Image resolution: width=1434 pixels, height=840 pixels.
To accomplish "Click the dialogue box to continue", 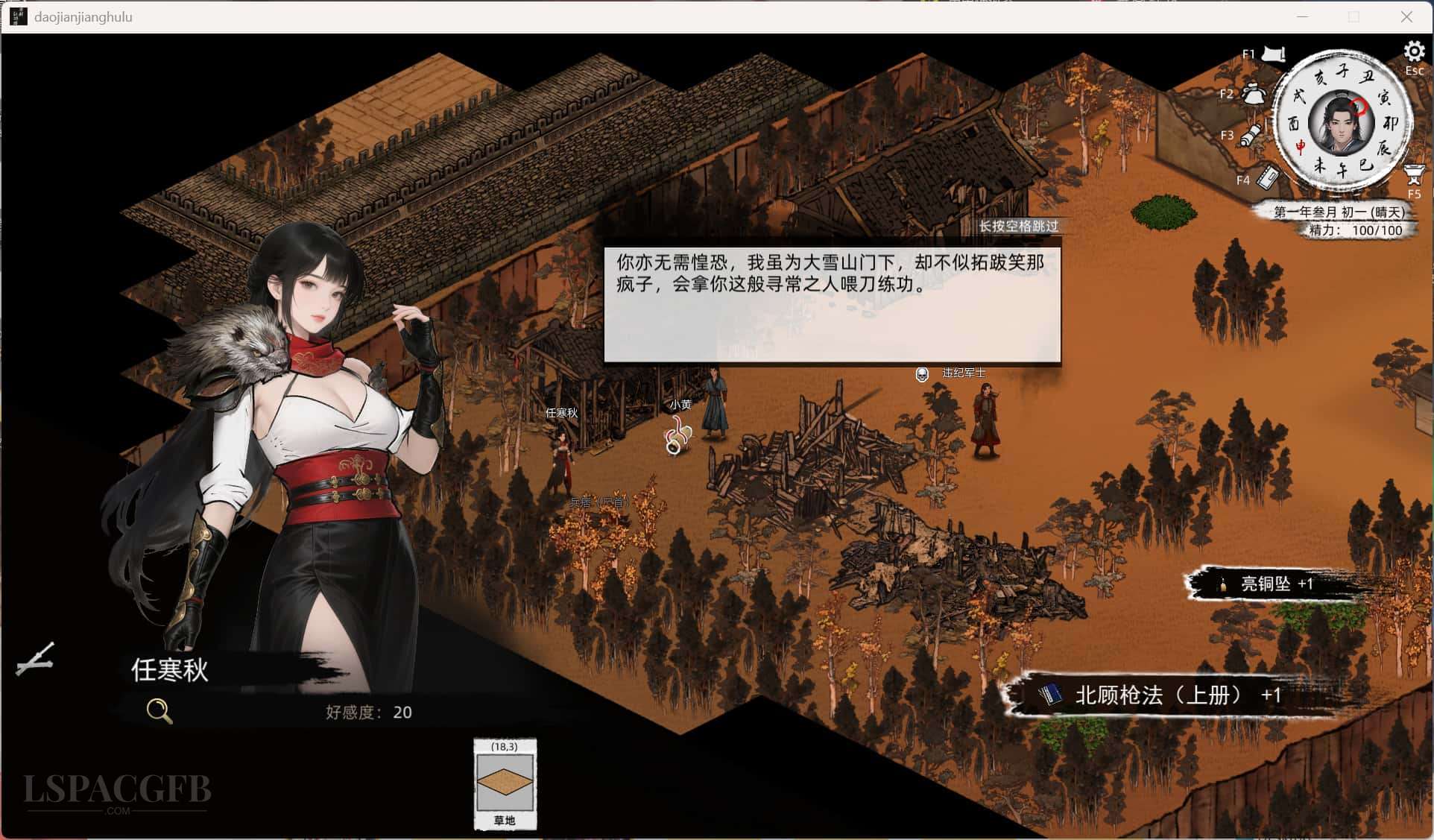I will pos(831,305).
